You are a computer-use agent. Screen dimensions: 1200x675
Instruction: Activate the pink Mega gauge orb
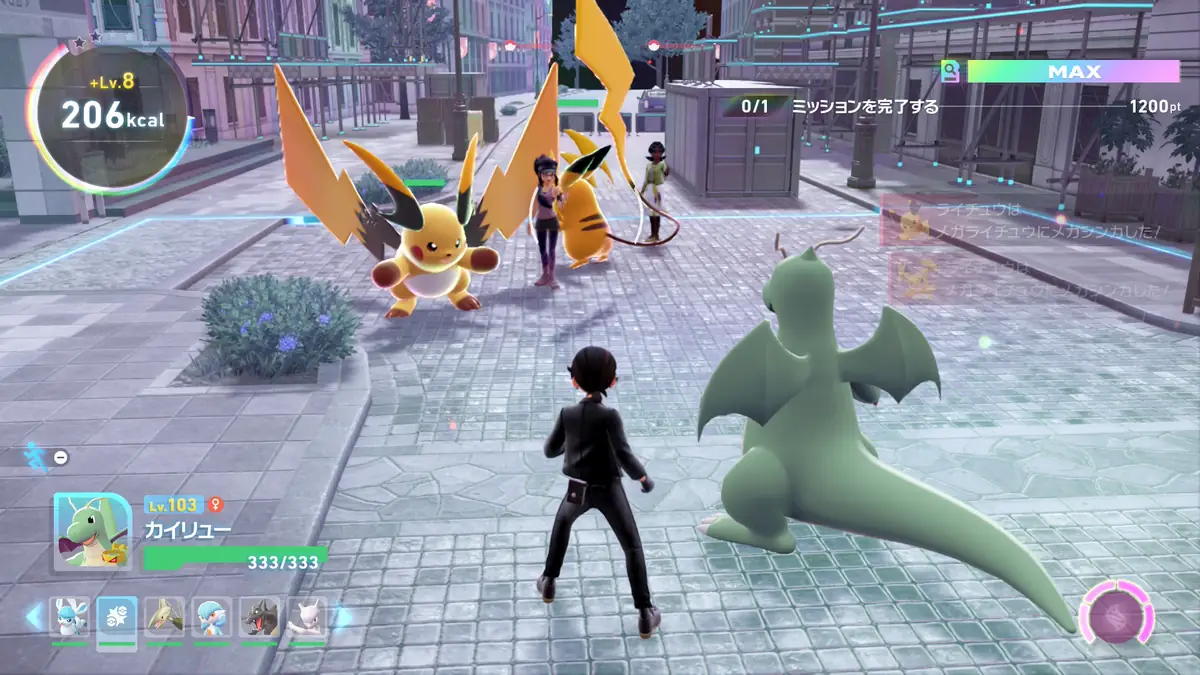pyautogui.click(x=1116, y=612)
